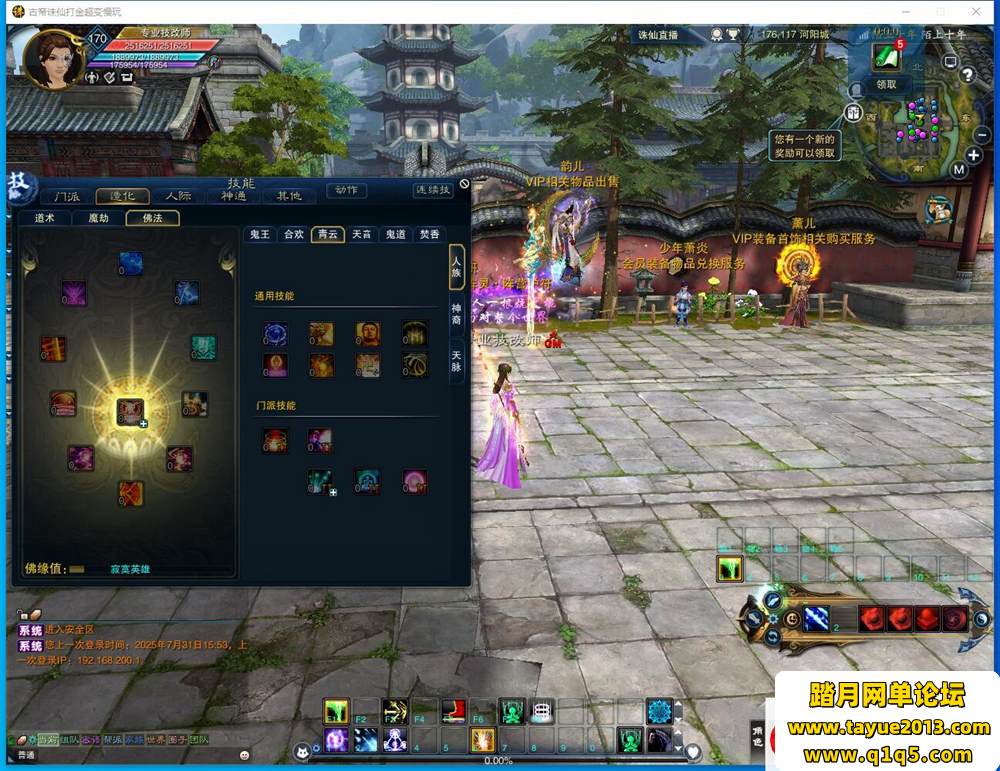Image resolution: width=1000 pixels, height=771 pixels.
Task: Open the minimap help question-mark icon
Action: 968,75
